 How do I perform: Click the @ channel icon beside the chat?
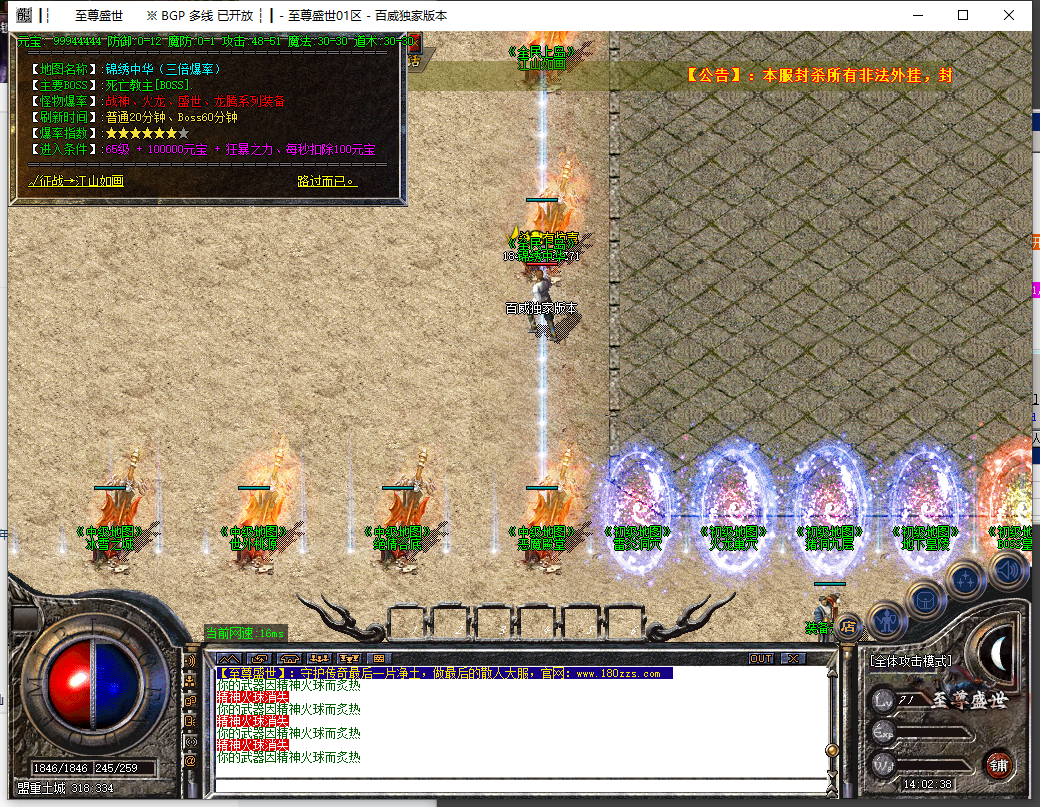point(190,761)
